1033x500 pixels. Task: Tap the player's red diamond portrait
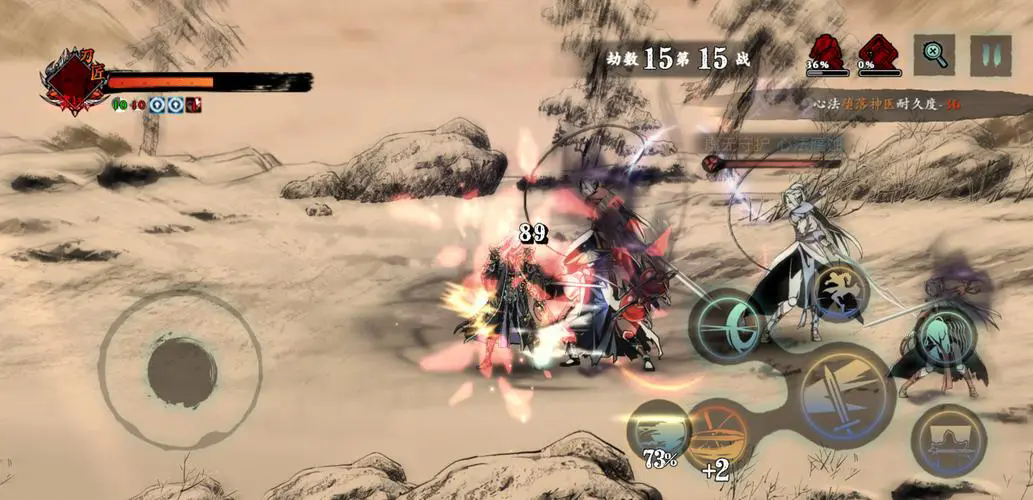tap(72, 82)
